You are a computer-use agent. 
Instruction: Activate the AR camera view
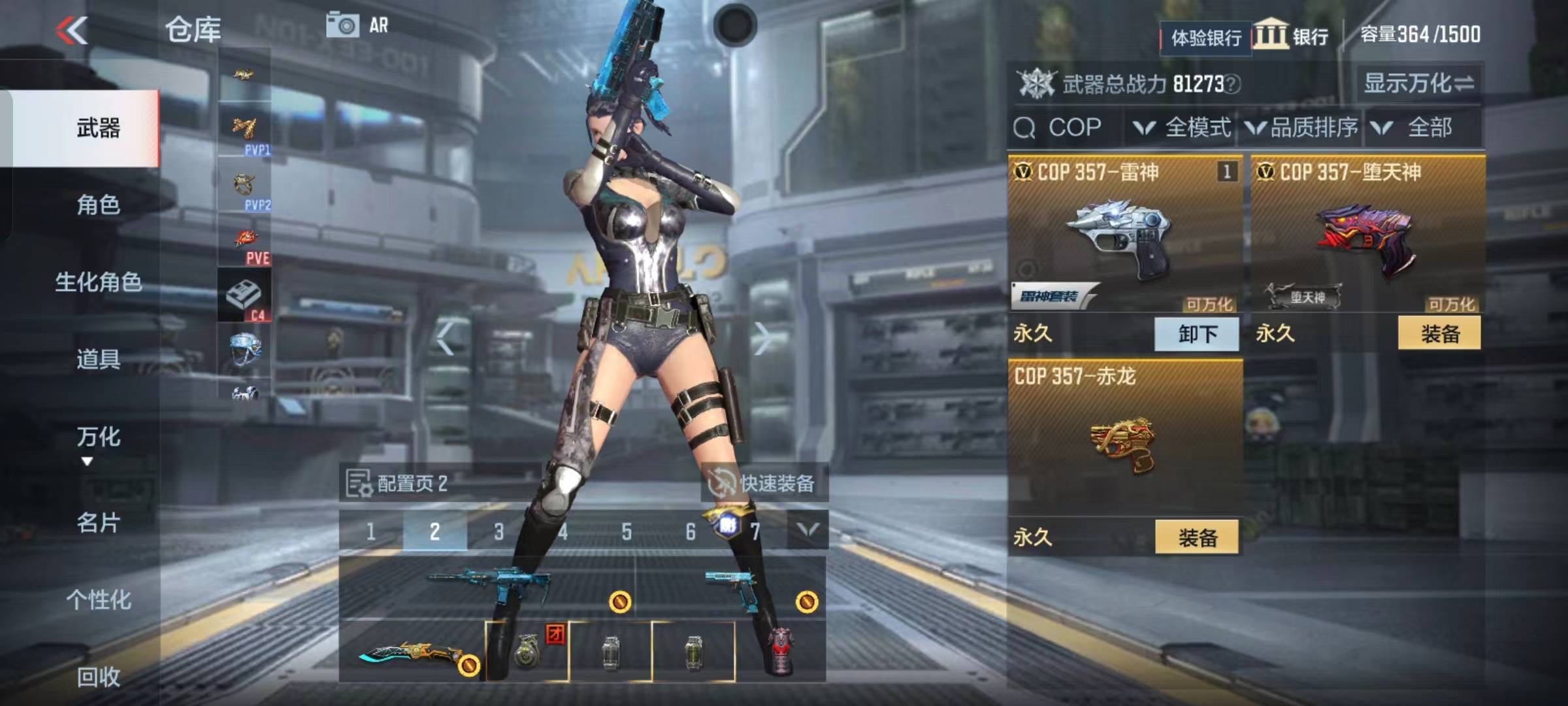357,25
